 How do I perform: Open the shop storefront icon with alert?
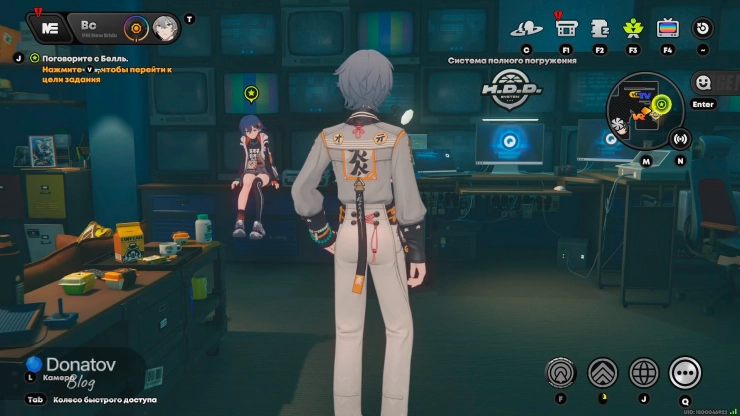[x=566, y=27]
